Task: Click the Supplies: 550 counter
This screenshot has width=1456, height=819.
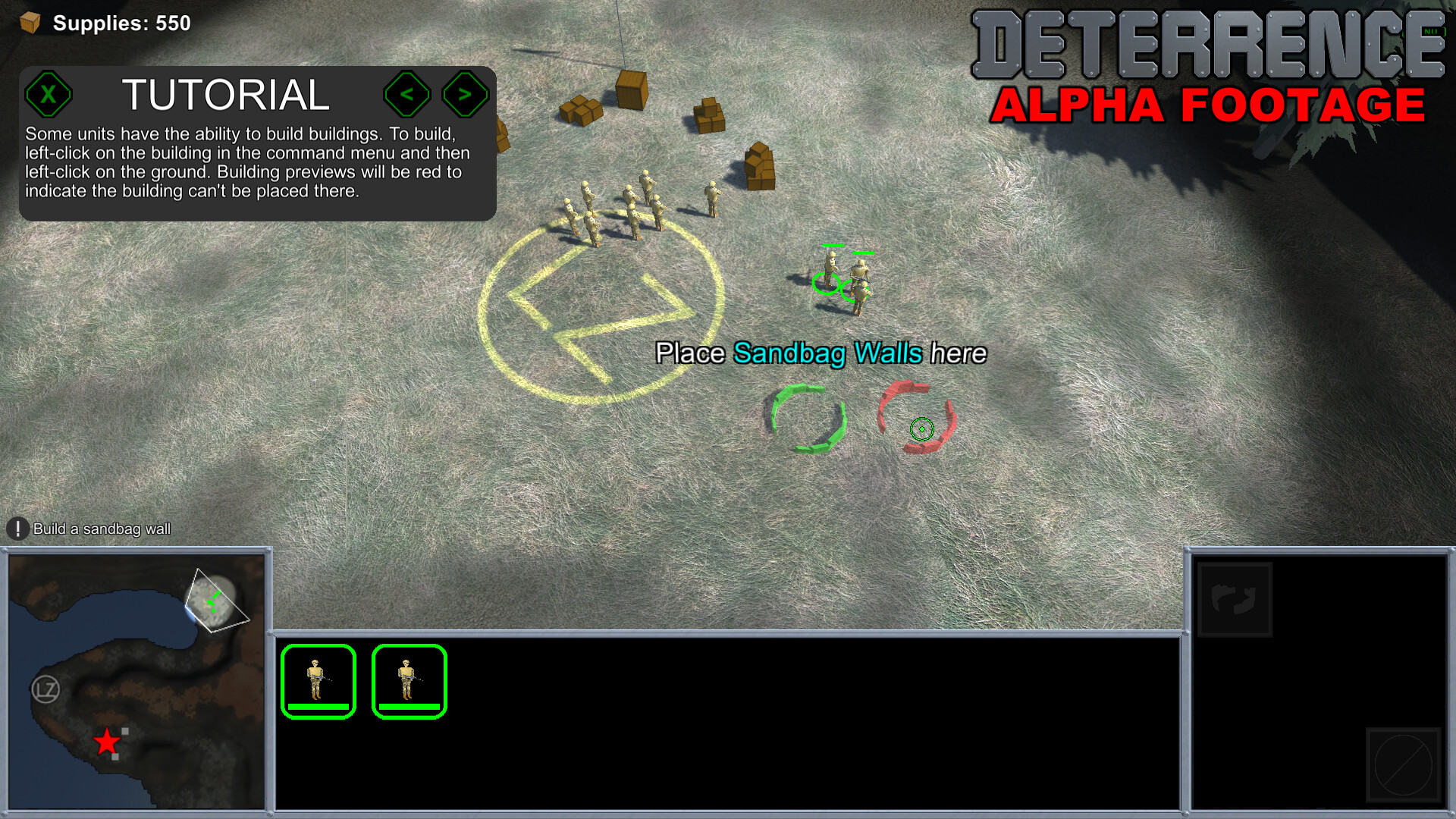Action: point(121,23)
